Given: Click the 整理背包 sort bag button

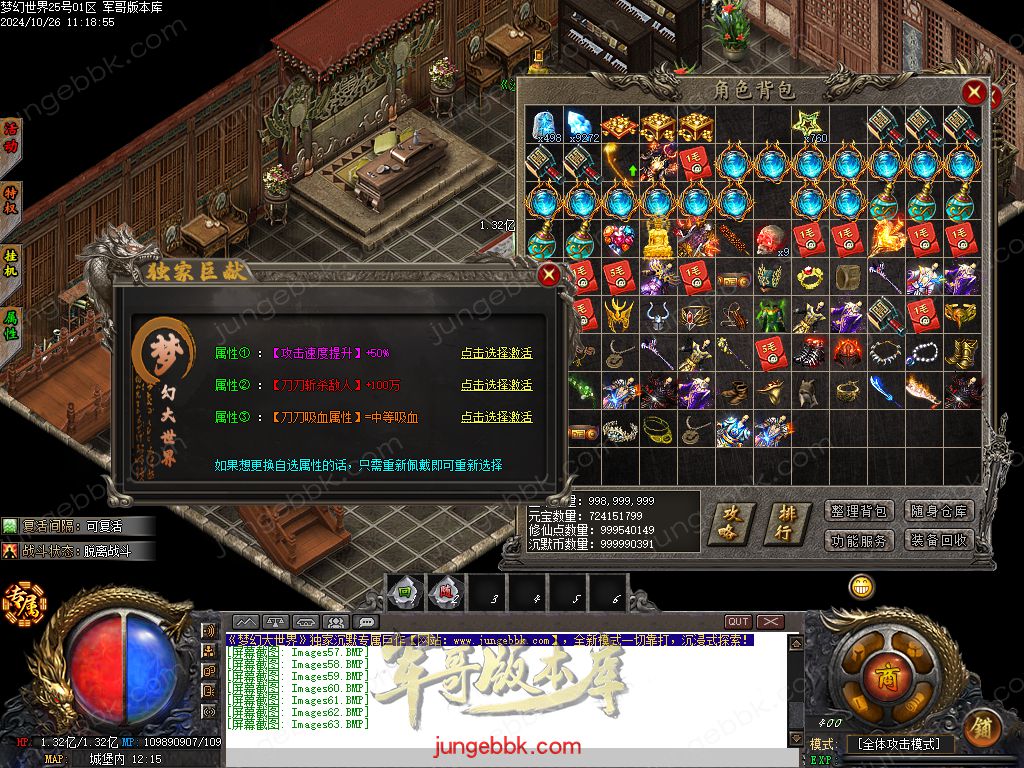Looking at the screenshot, I should coord(859,511).
